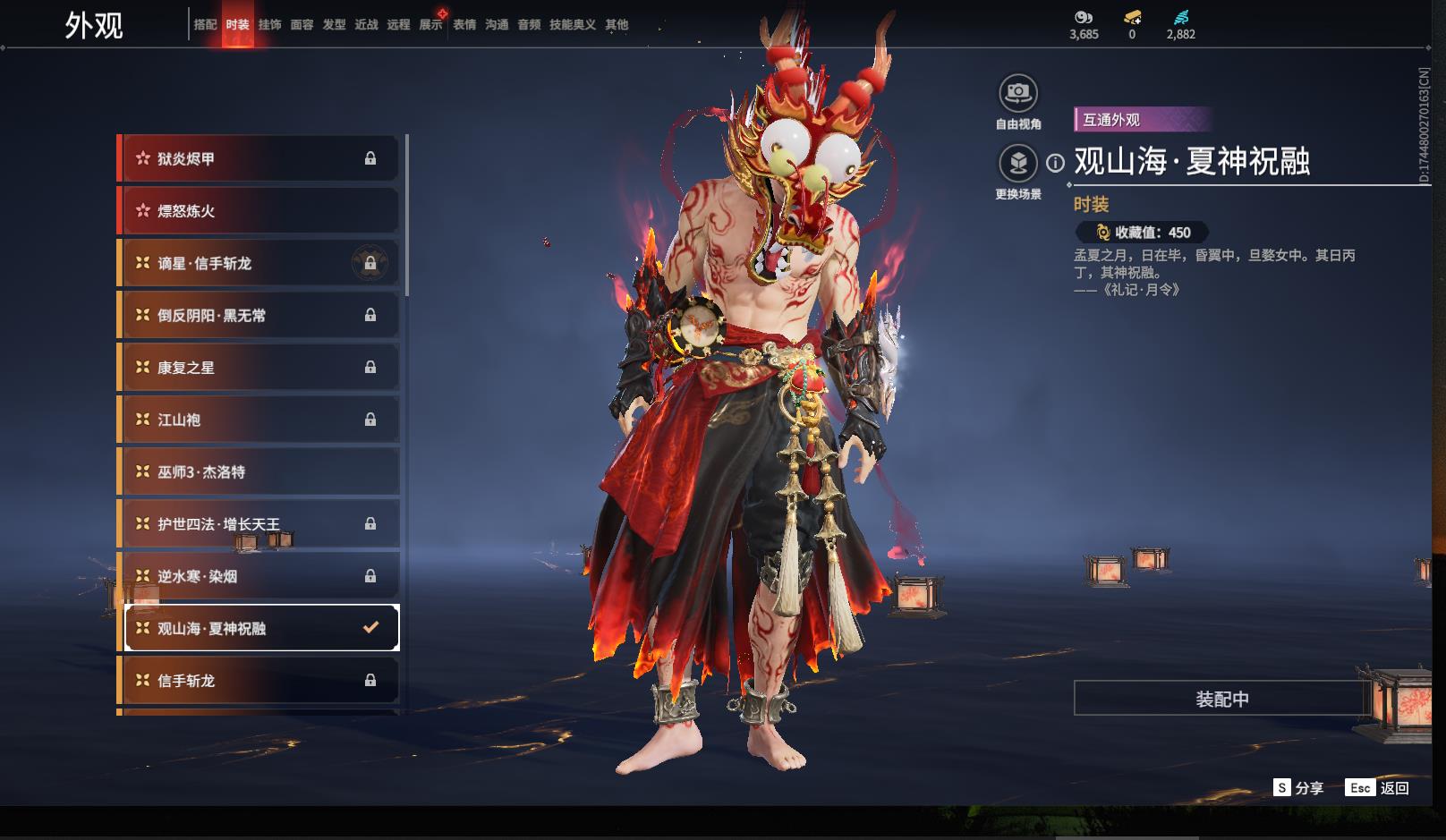
Task: Select the 发型 hairstyle tab
Action: click(x=334, y=25)
